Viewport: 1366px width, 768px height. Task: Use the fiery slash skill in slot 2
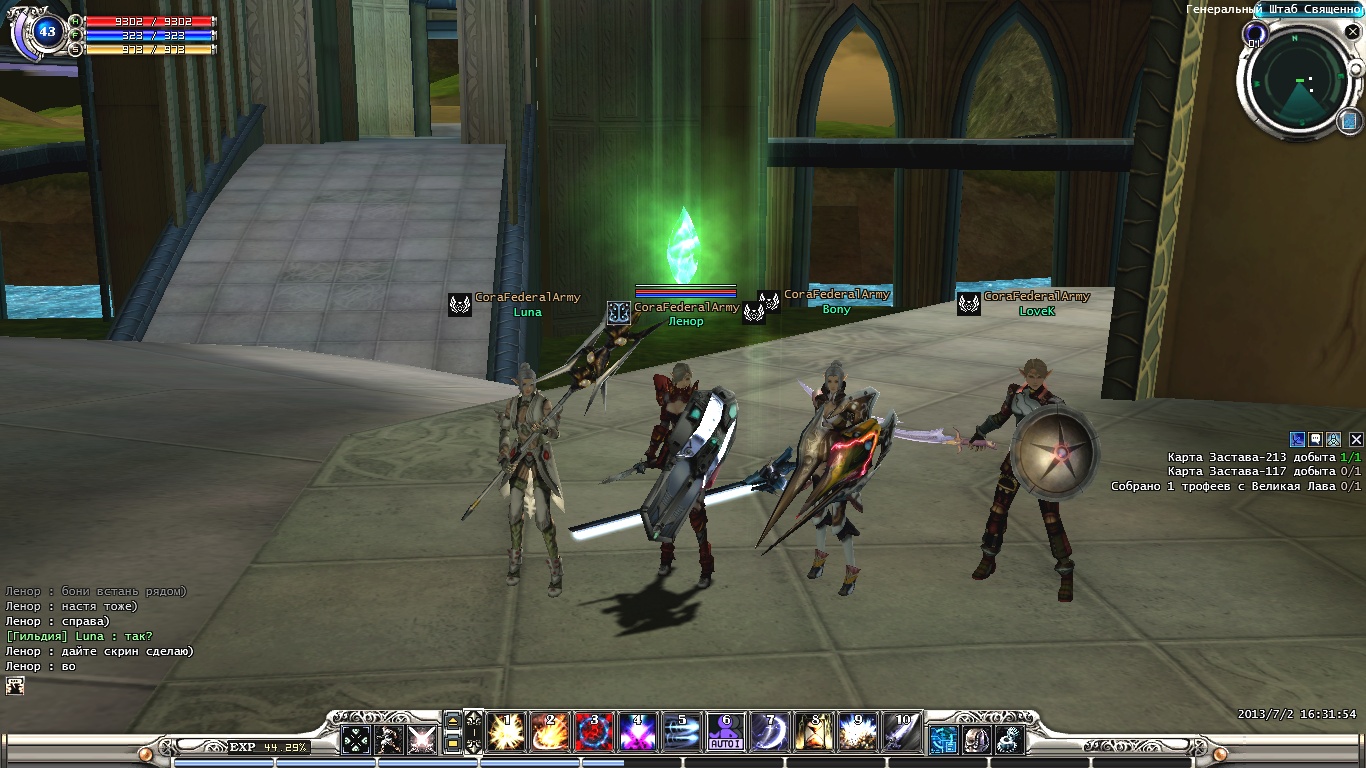click(x=550, y=733)
